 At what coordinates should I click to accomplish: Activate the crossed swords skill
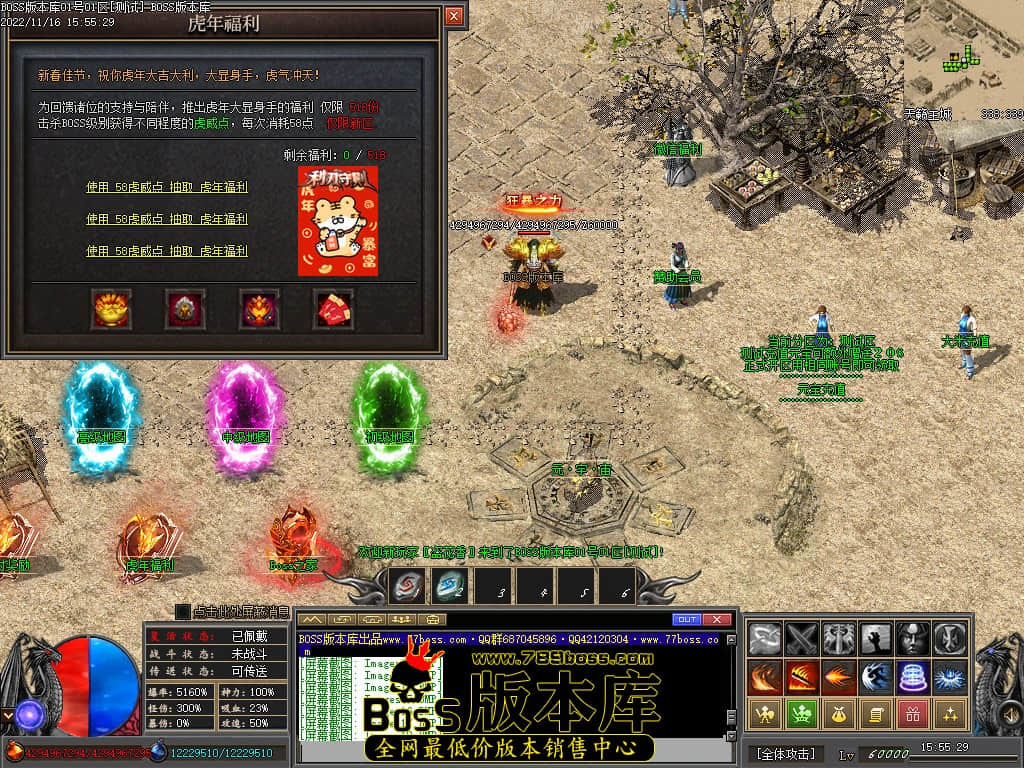[802, 637]
